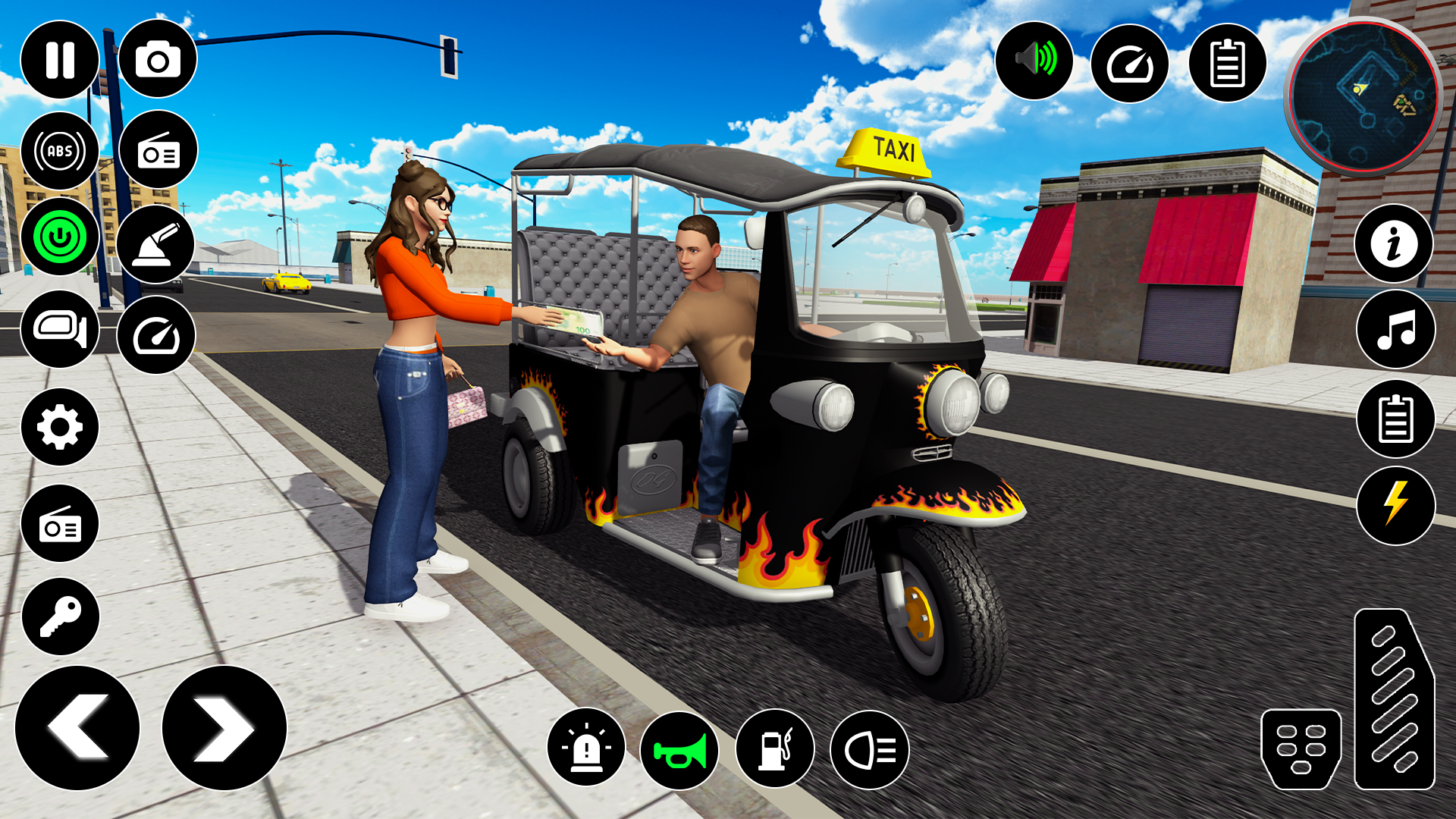This screenshot has width=1456, height=819.
Task: Hit the brake pedal
Action: click(x=1301, y=748)
